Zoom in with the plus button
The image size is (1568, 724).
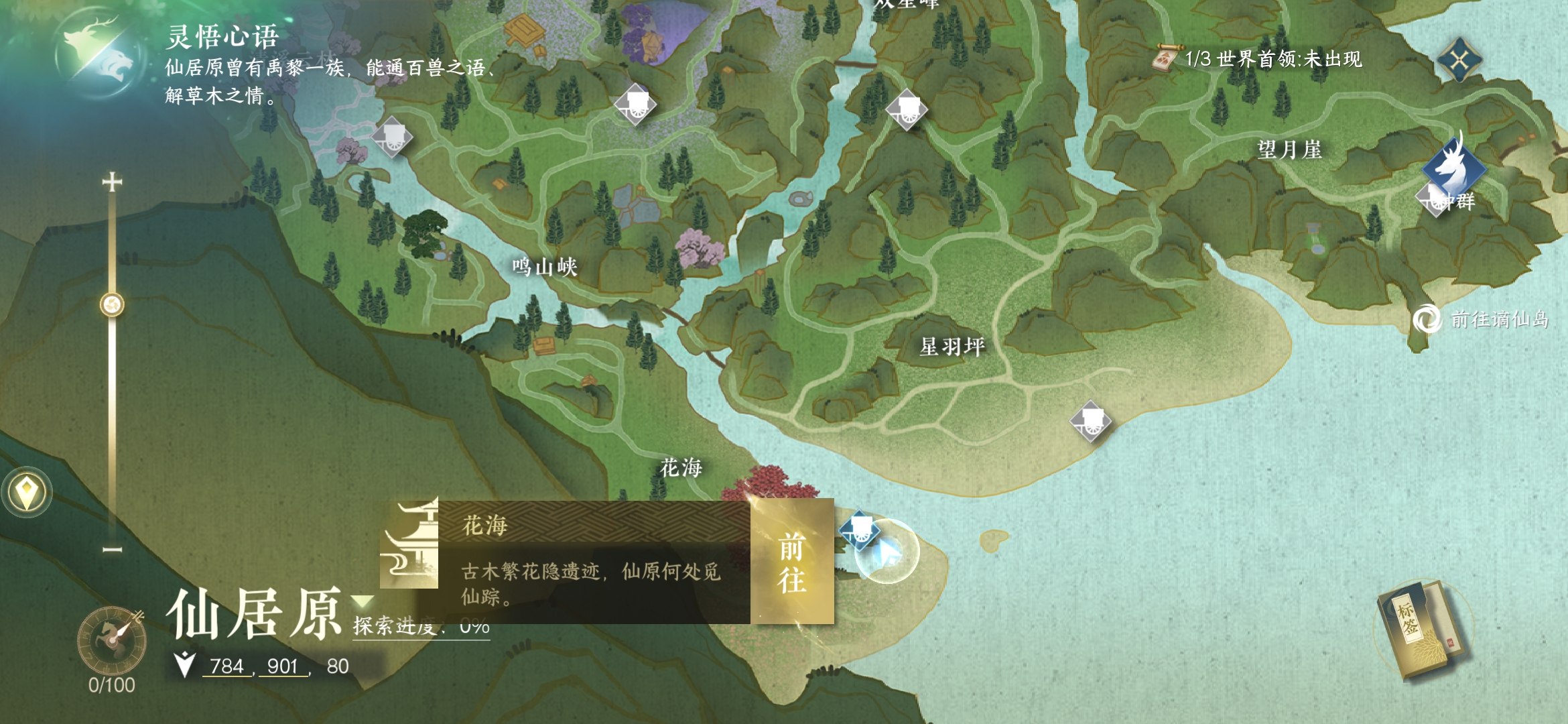click(x=112, y=182)
